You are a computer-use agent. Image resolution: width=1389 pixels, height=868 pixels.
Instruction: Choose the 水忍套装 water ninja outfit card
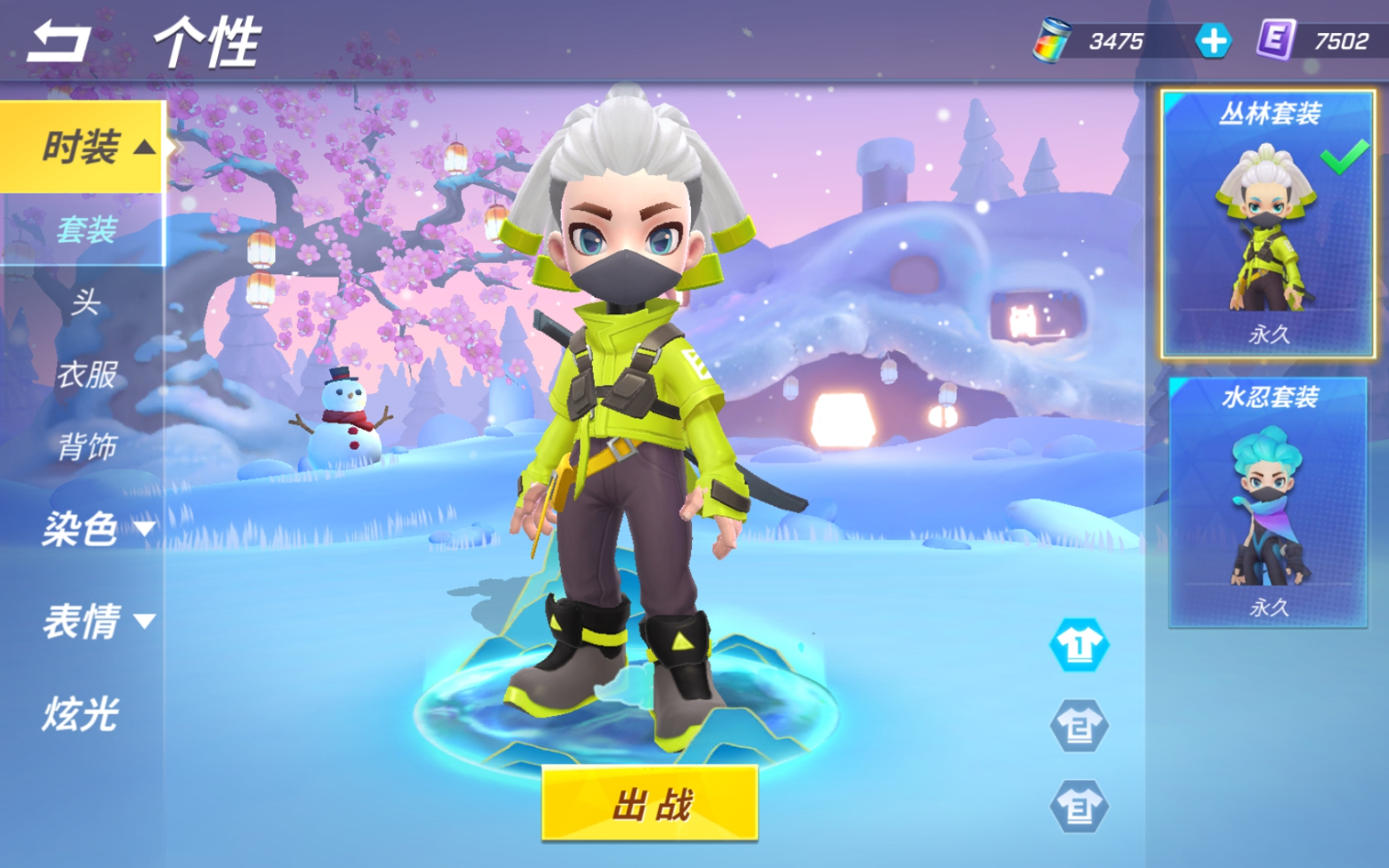pos(1268,503)
